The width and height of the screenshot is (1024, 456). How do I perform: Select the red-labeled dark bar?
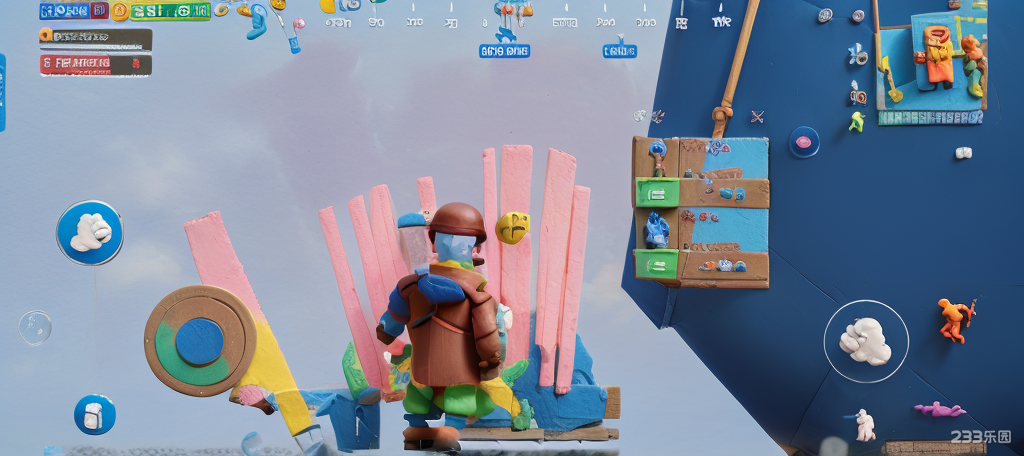click(x=96, y=65)
